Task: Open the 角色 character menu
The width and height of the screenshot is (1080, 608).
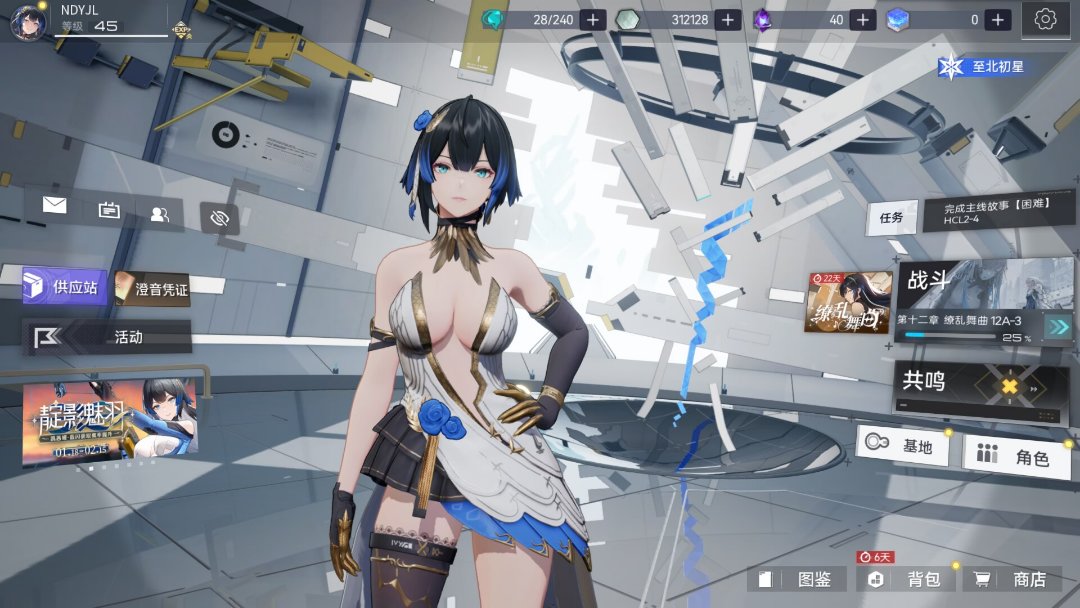Action: click(1015, 457)
